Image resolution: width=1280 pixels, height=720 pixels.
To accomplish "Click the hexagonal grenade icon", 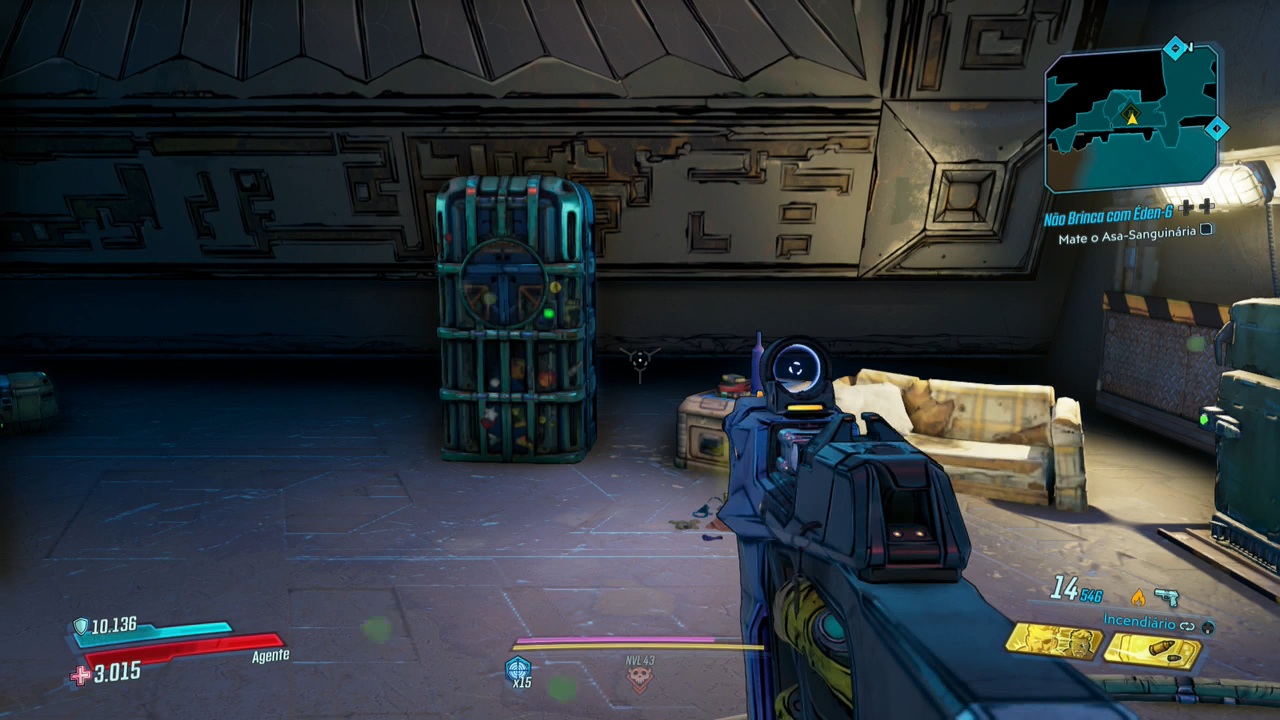I will [518, 668].
